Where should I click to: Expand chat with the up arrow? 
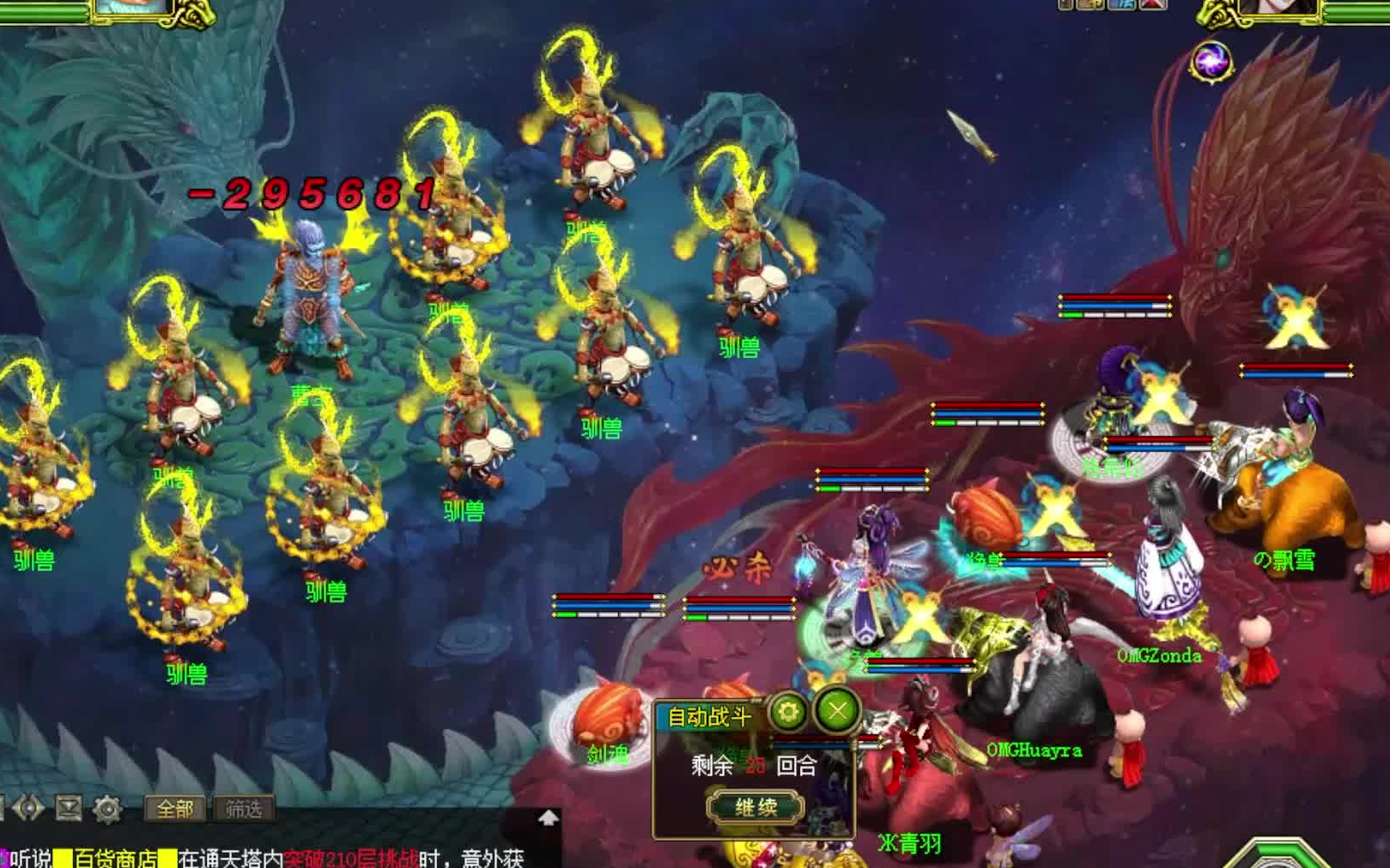tap(549, 818)
